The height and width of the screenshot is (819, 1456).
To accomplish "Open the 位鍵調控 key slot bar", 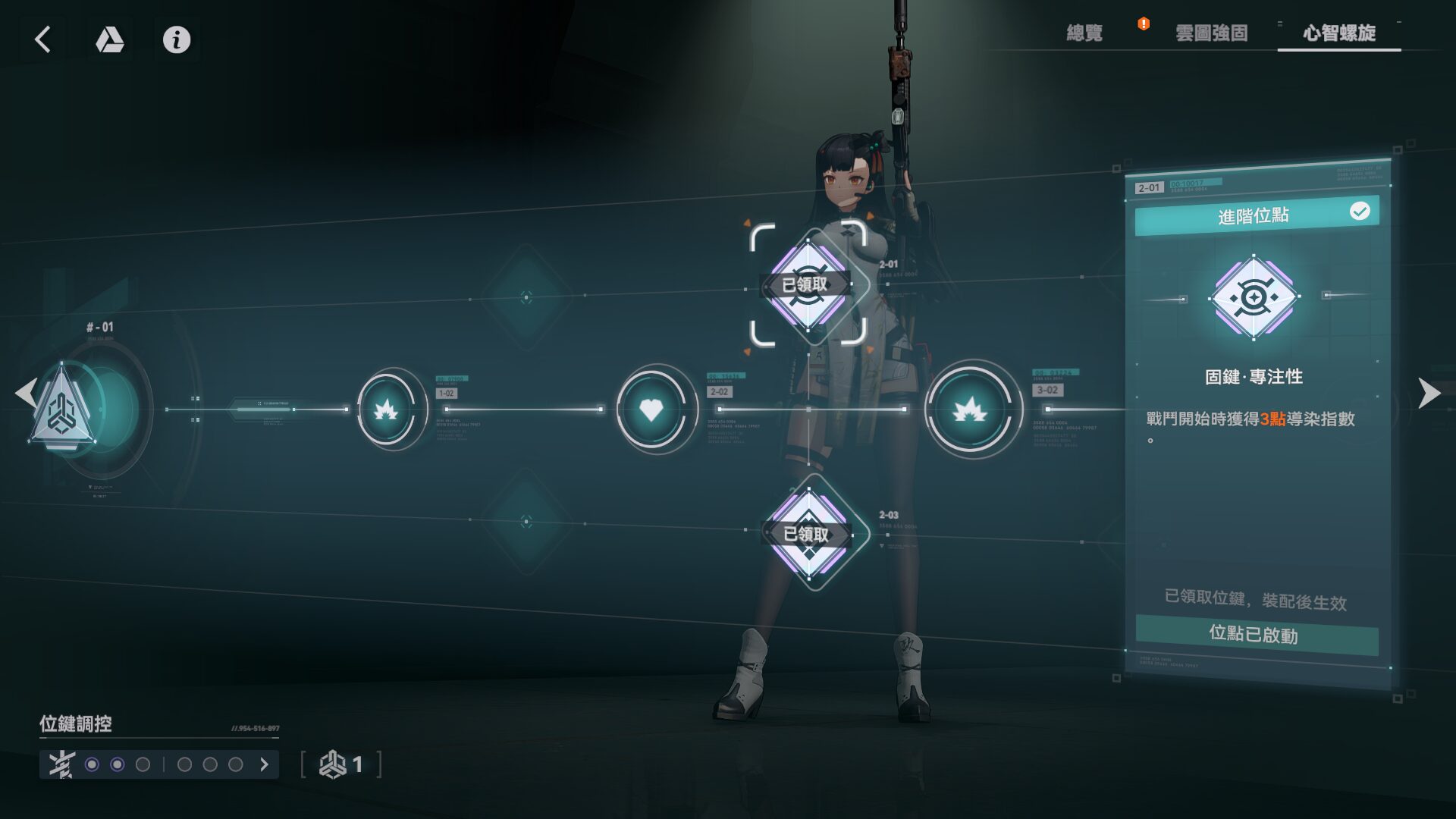I will coord(159,764).
